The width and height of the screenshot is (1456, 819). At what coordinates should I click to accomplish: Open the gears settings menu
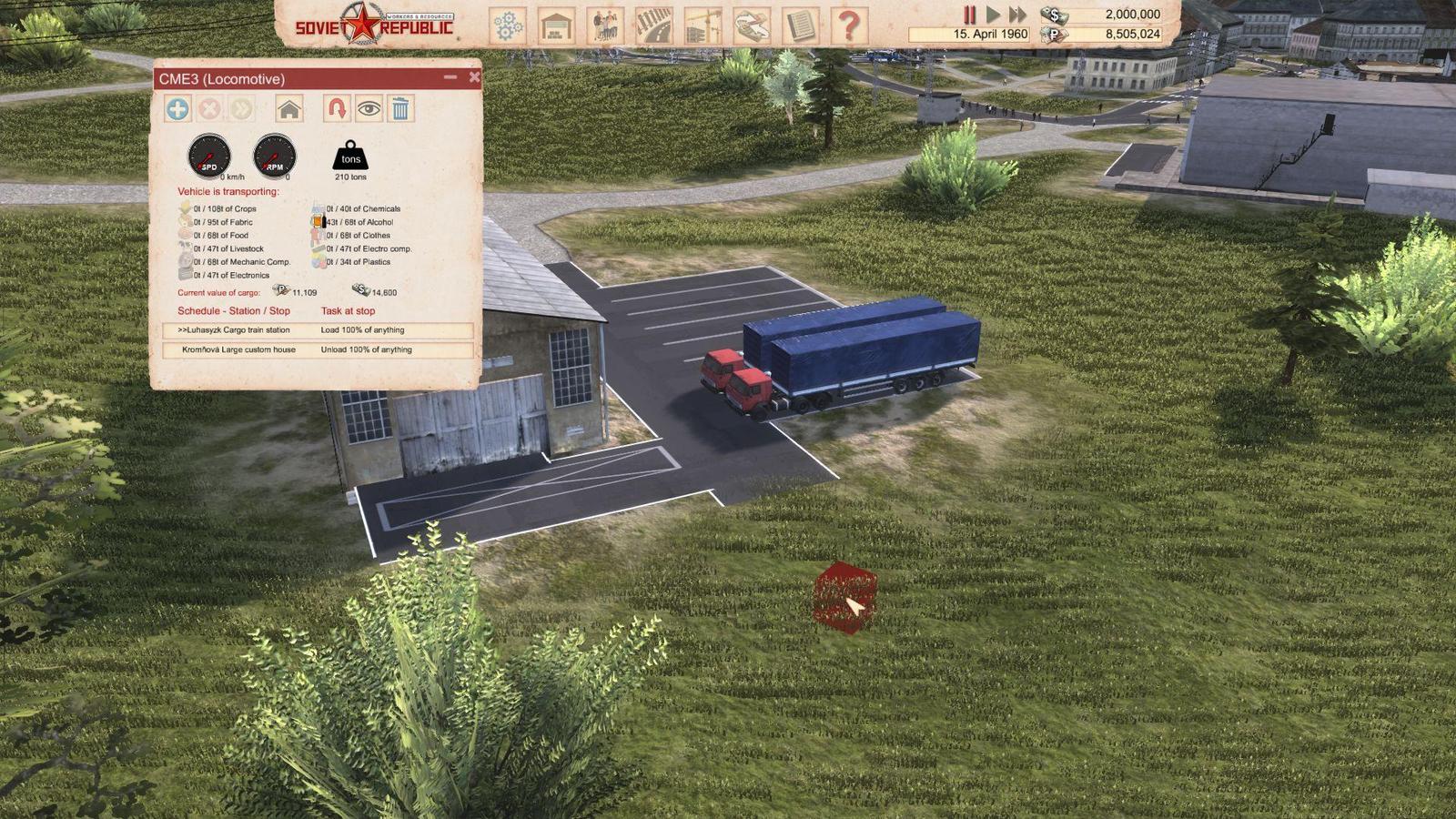(508, 25)
